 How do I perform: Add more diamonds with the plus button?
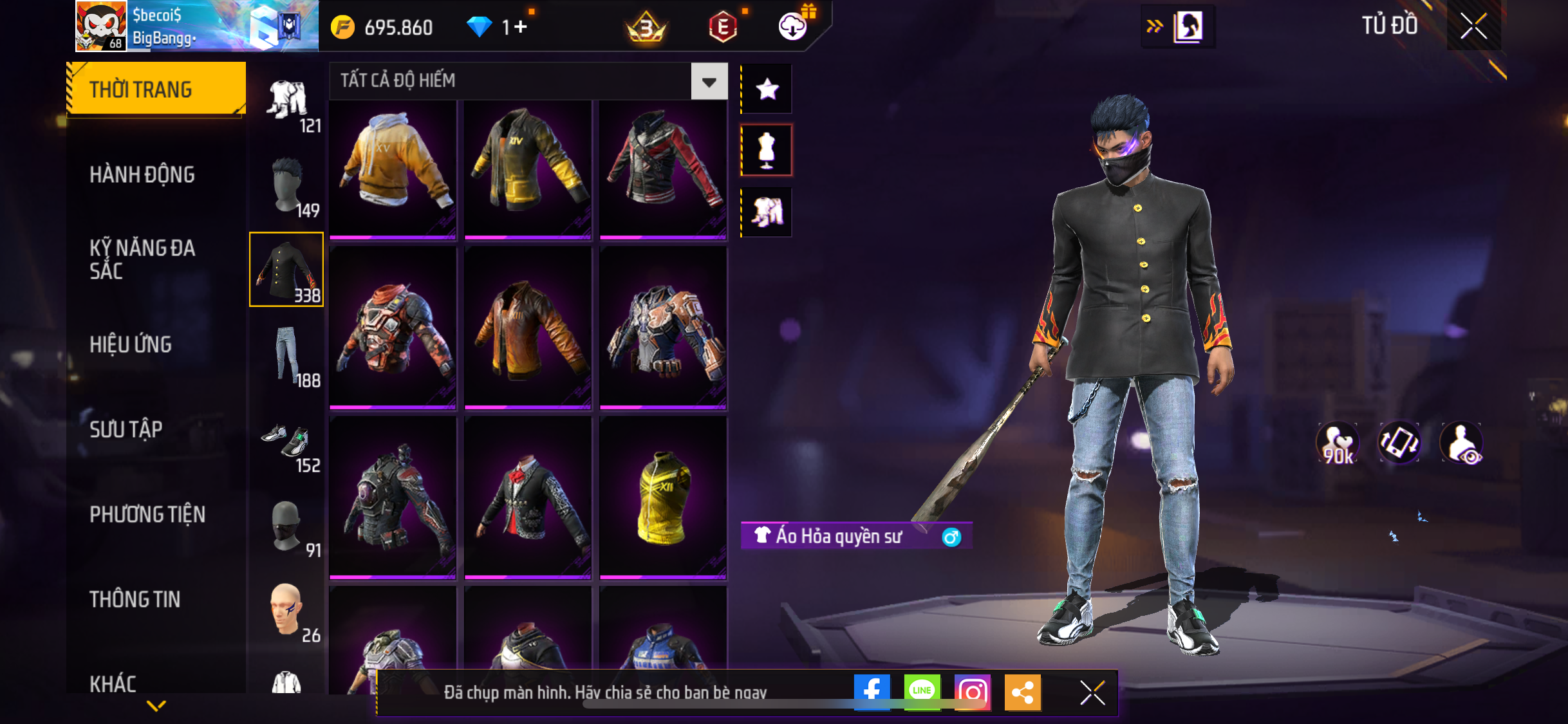tap(520, 27)
